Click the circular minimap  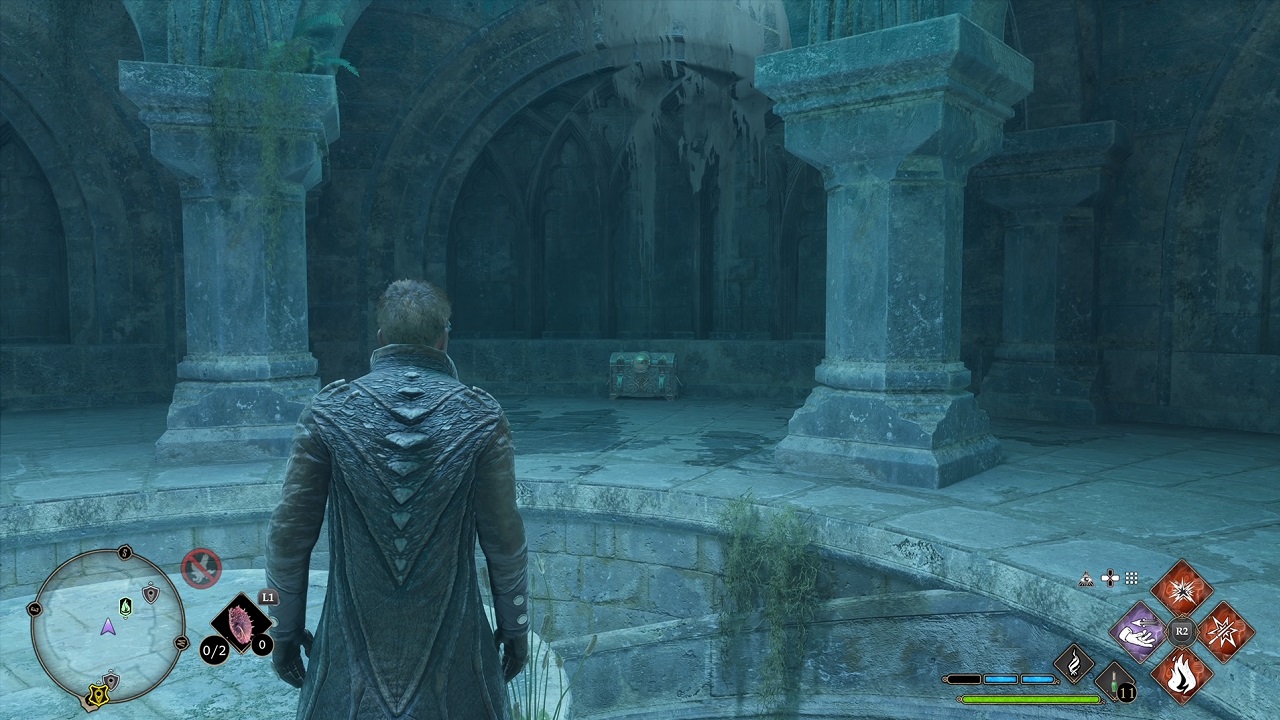pos(108,626)
